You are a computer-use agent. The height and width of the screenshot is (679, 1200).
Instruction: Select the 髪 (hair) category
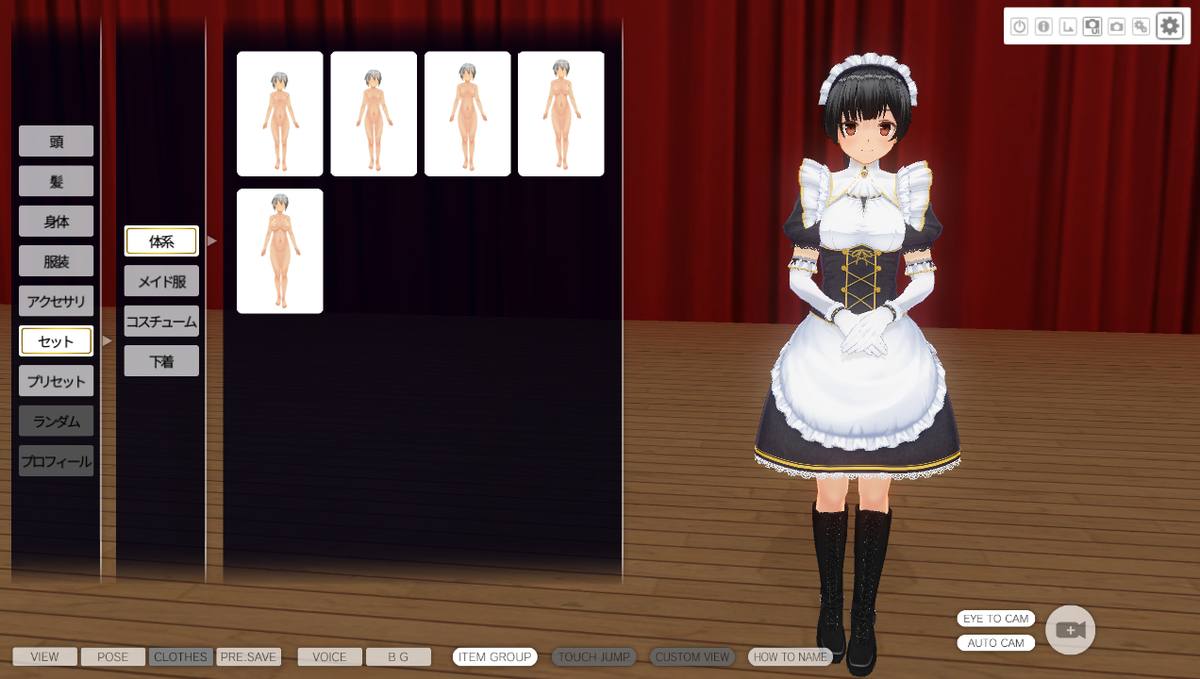56,181
